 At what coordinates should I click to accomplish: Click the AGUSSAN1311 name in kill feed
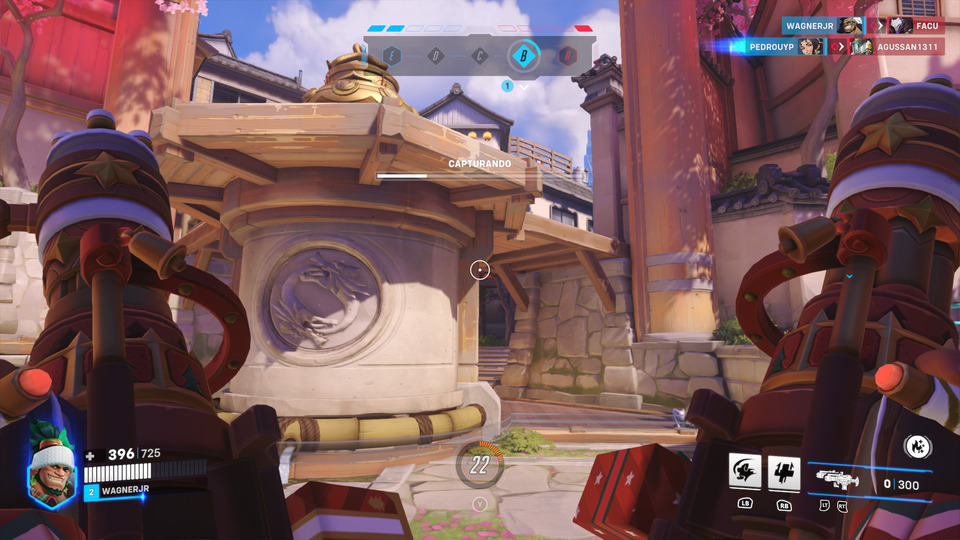[x=909, y=46]
